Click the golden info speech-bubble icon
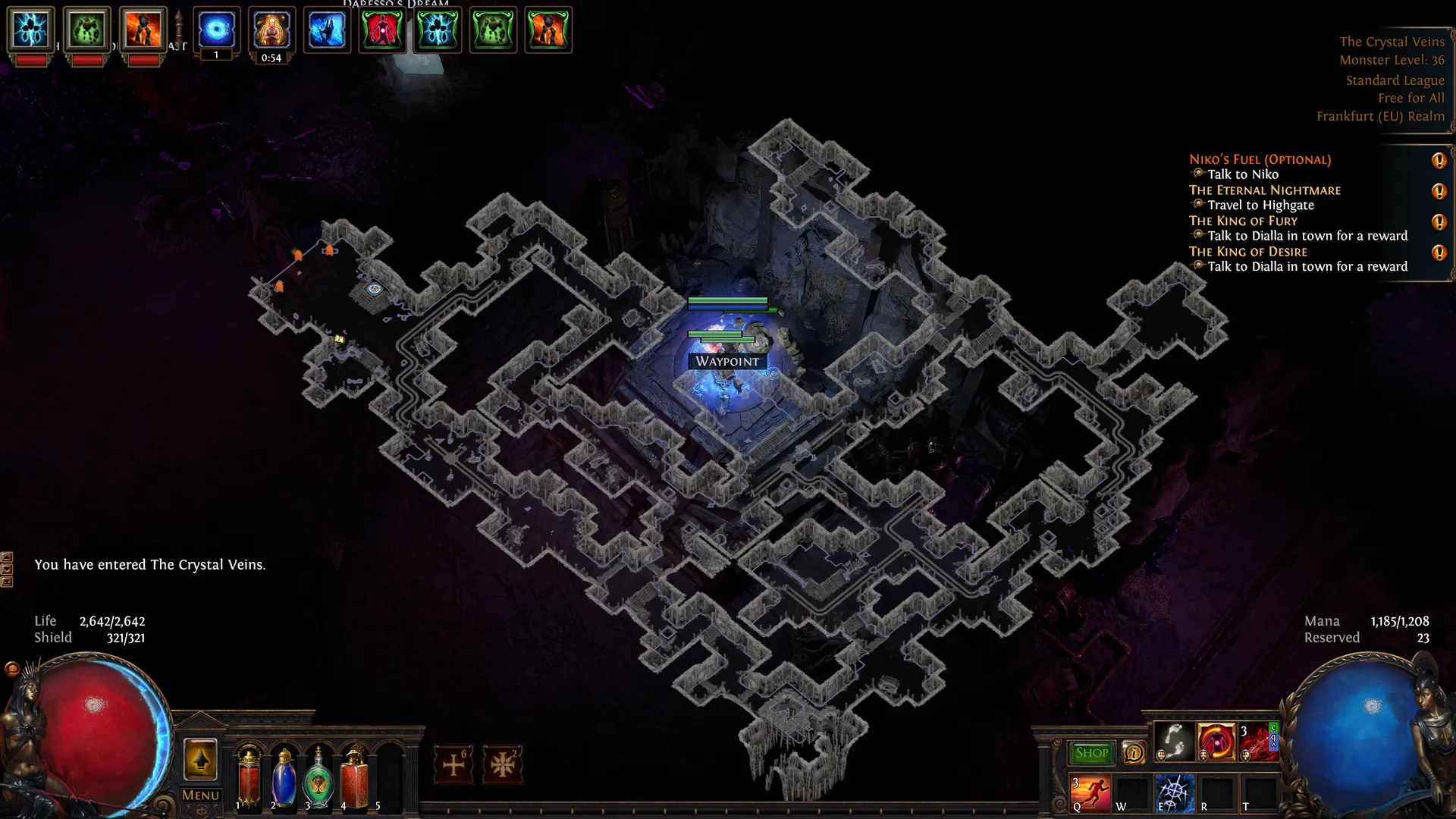Image resolution: width=1456 pixels, height=819 pixels. [x=1134, y=753]
